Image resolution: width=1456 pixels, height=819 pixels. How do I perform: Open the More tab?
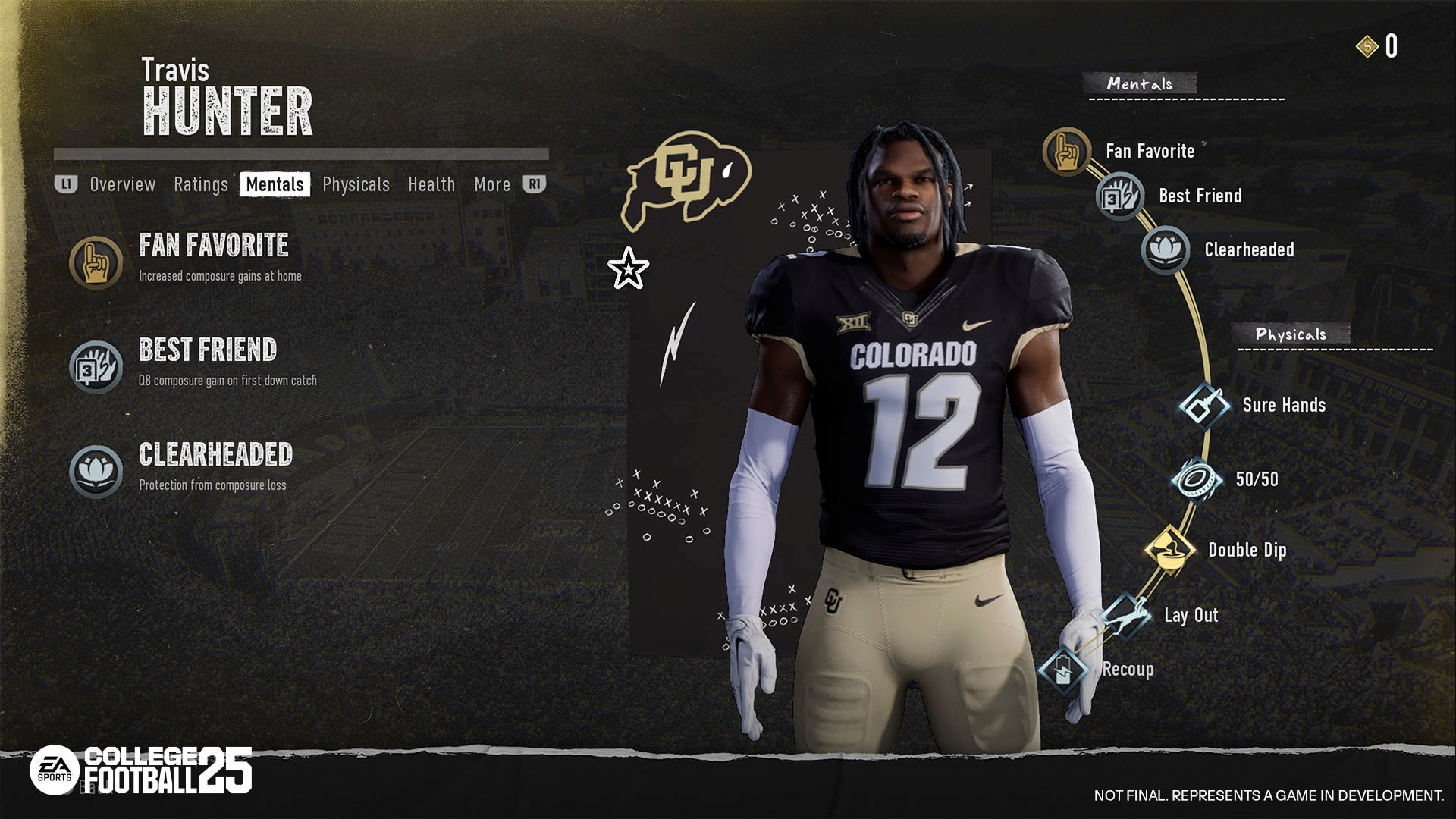(x=492, y=184)
